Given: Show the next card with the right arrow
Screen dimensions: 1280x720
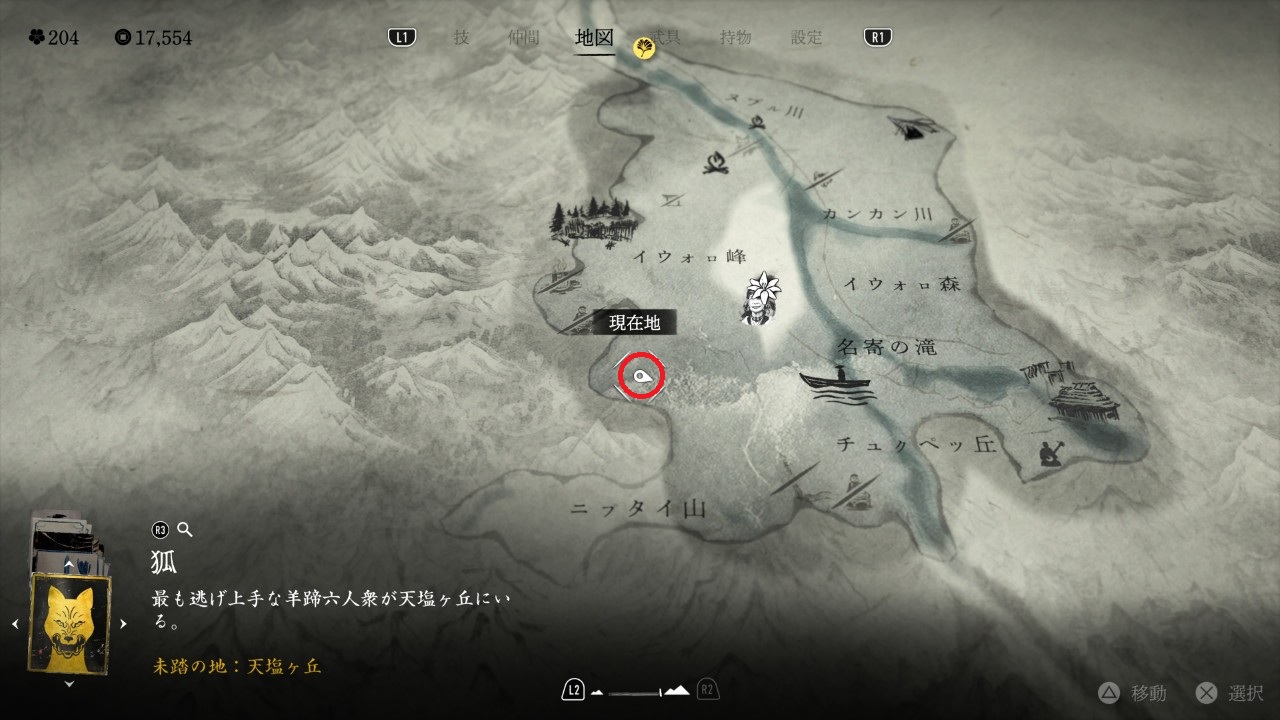Looking at the screenshot, I should coord(123,624).
